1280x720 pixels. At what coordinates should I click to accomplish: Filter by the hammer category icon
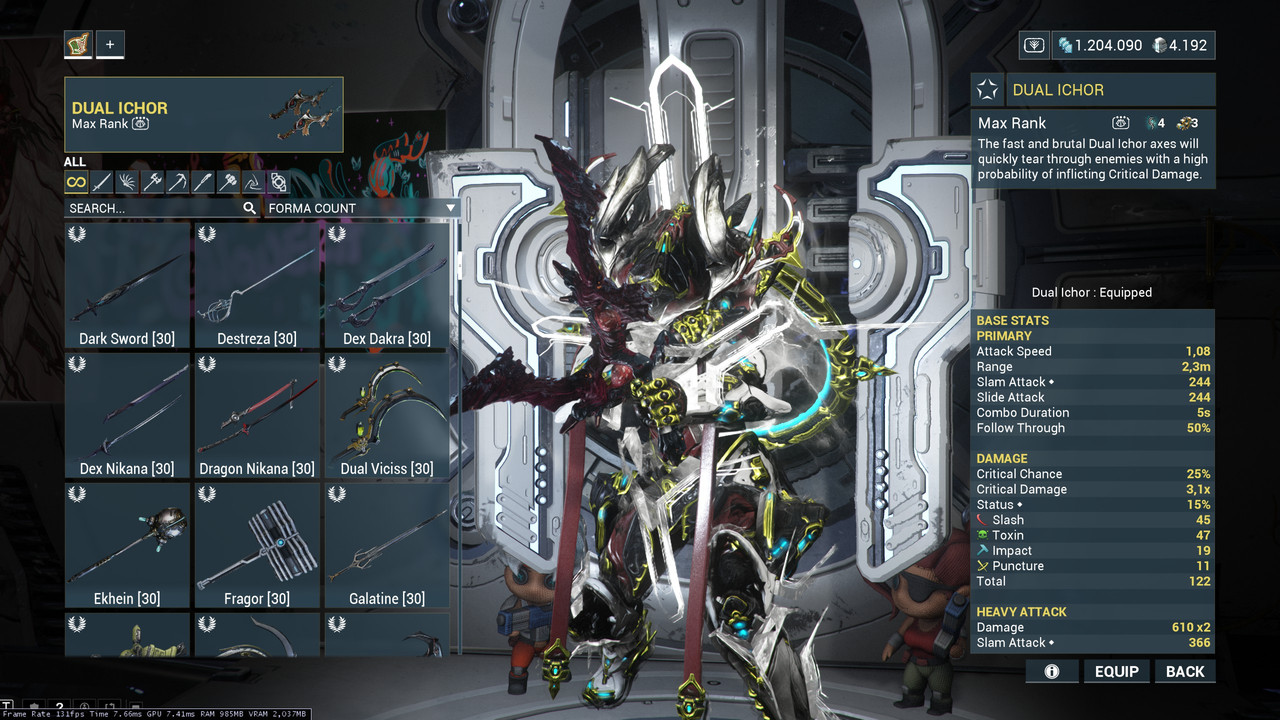point(228,182)
